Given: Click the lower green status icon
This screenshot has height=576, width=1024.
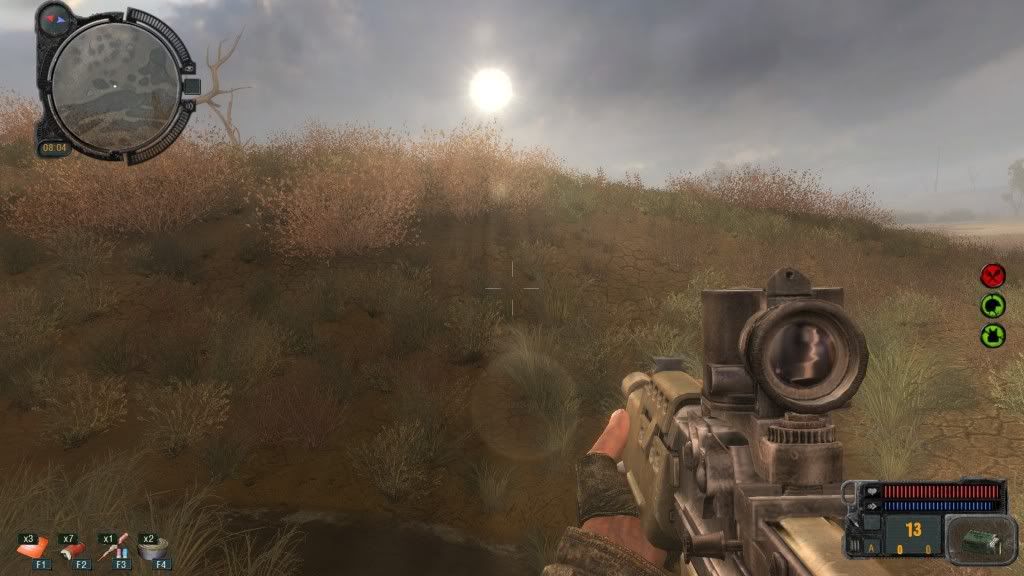Looking at the screenshot, I should (x=992, y=335).
